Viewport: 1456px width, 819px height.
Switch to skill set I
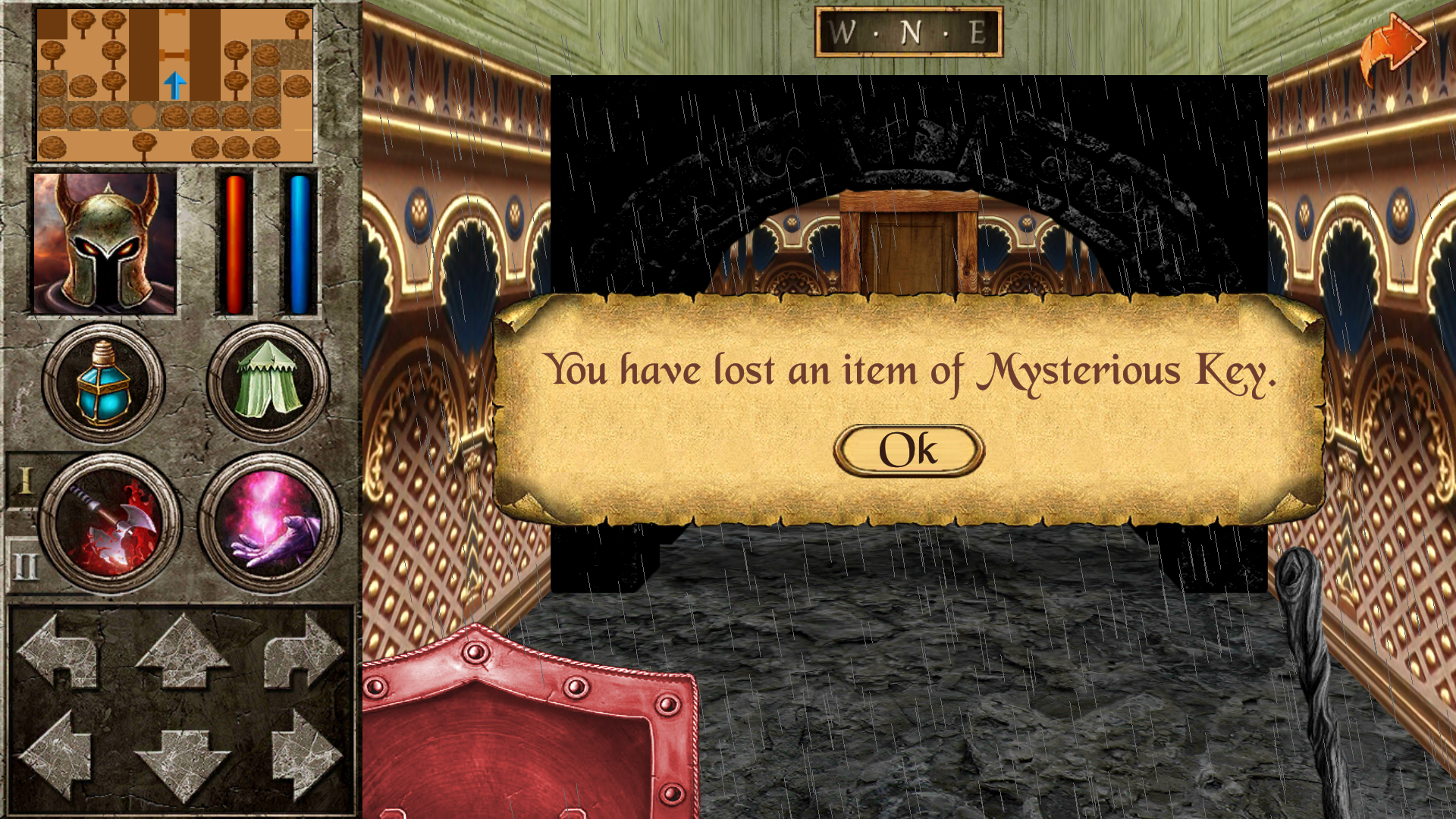[24, 481]
